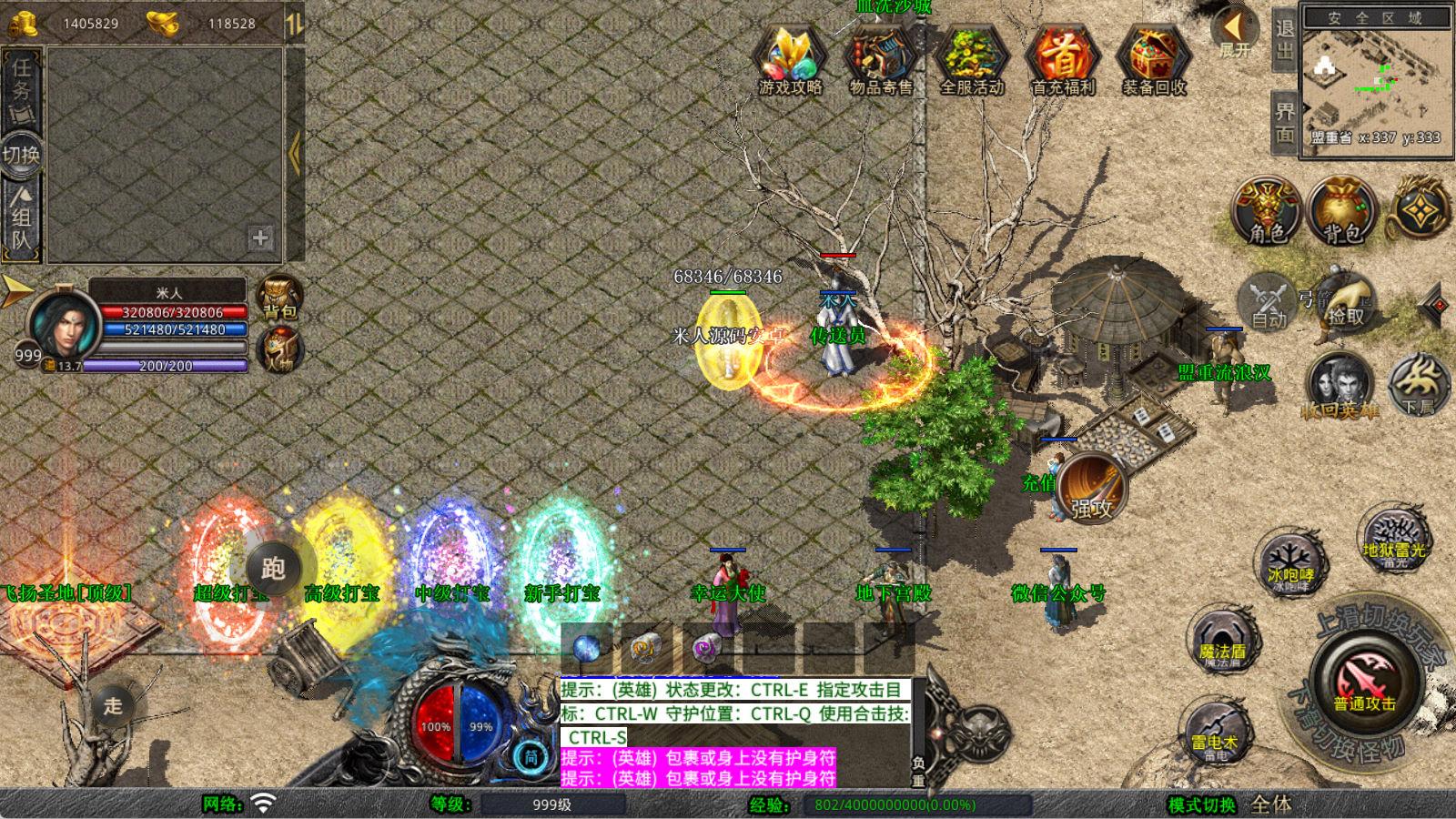Activate the 魔法盾 magic shield skill

[x=1222, y=640]
